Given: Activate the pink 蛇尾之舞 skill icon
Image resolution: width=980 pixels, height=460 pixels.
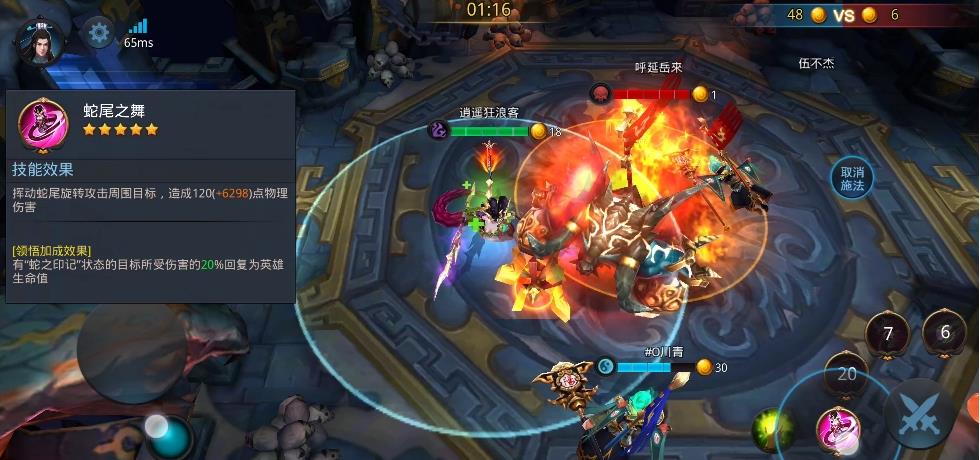Looking at the screenshot, I should pyautogui.click(x=838, y=428).
